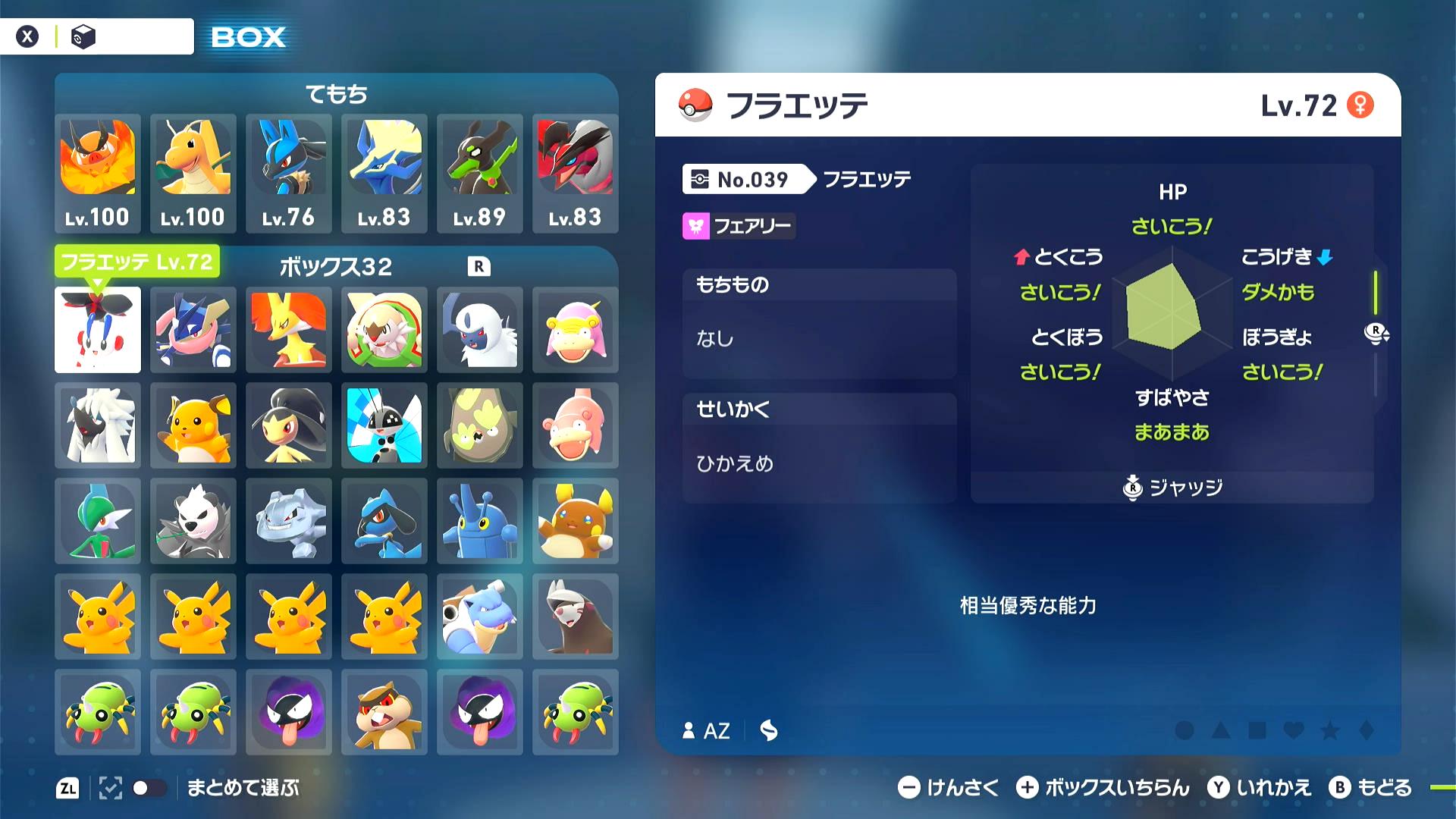The height and width of the screenshot is (819, 1456).
Task: Select the Greninja box slot
Action: point(193,330)
